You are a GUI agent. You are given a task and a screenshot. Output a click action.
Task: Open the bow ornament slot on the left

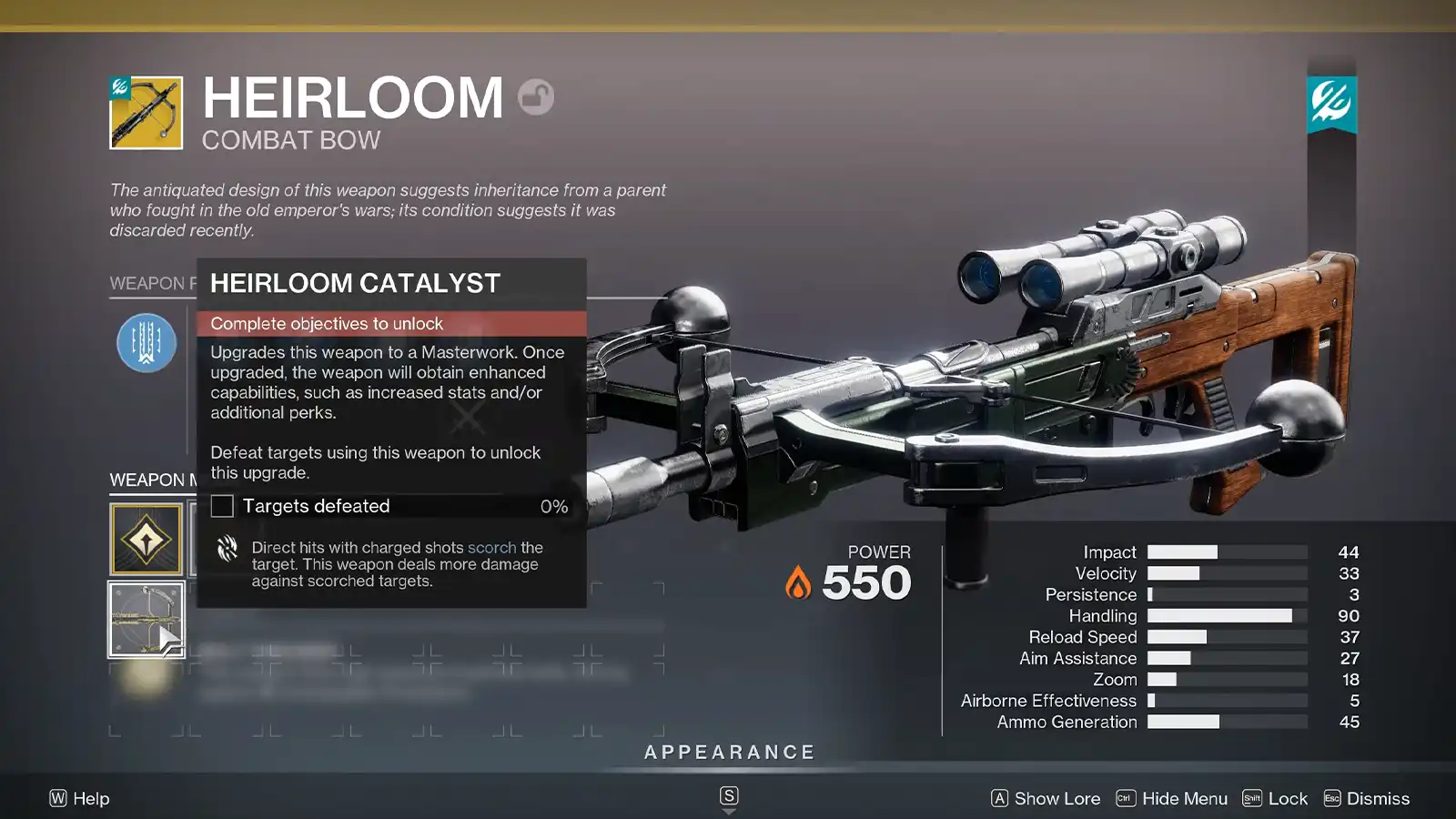(x=148, y=620)
